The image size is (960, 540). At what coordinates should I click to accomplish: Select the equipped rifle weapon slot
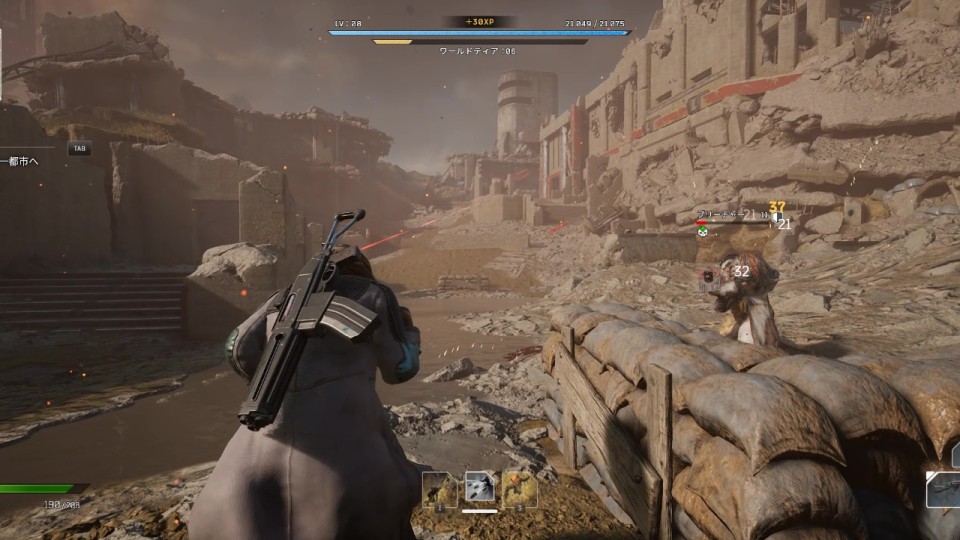[944, 490]
